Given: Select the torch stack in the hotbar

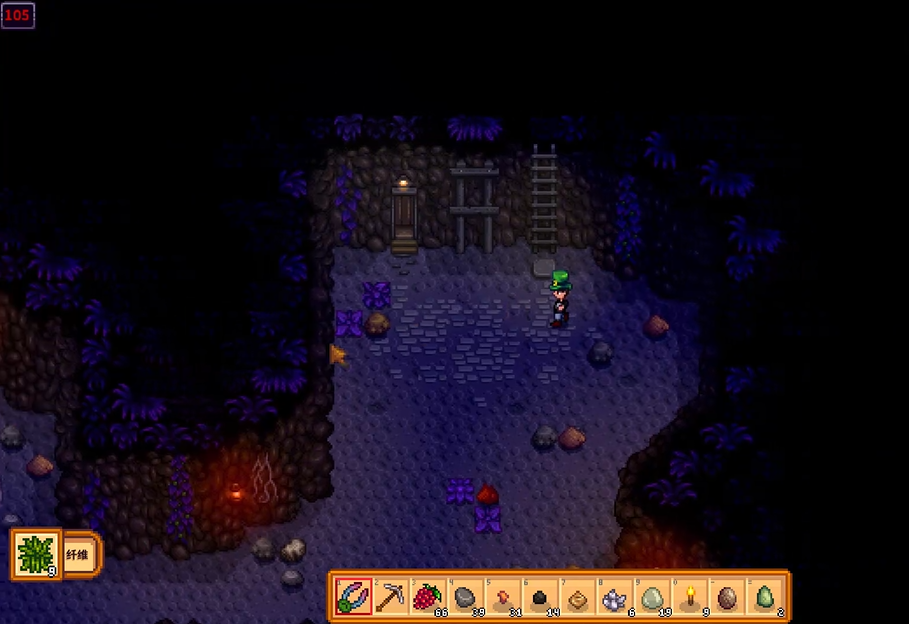Looking at the screenshot, I should 687,596.
